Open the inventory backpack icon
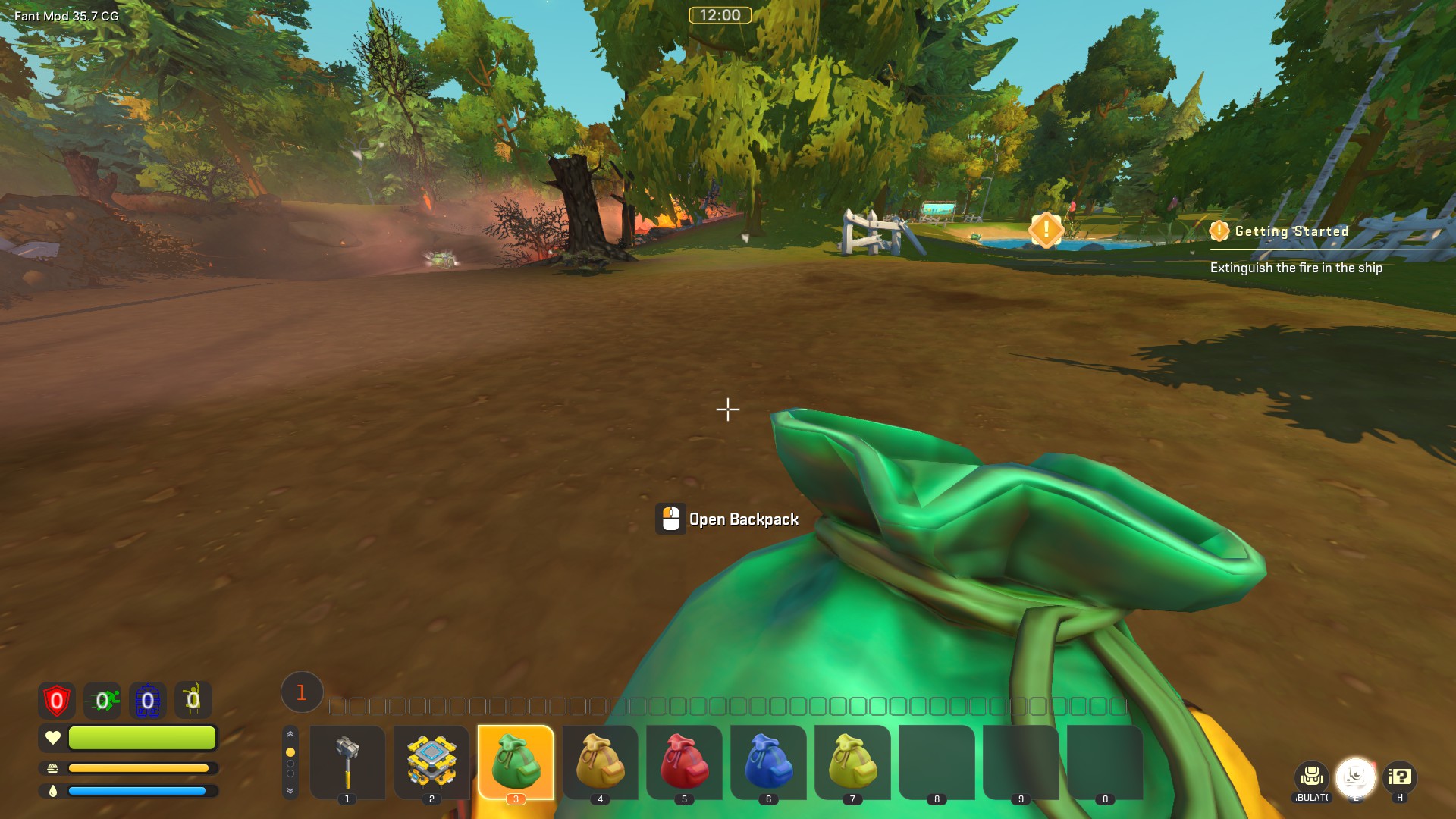Image resolution: width=1456 pixels, height=819 pixels. pyautogui.click(x=1311, y=777)
